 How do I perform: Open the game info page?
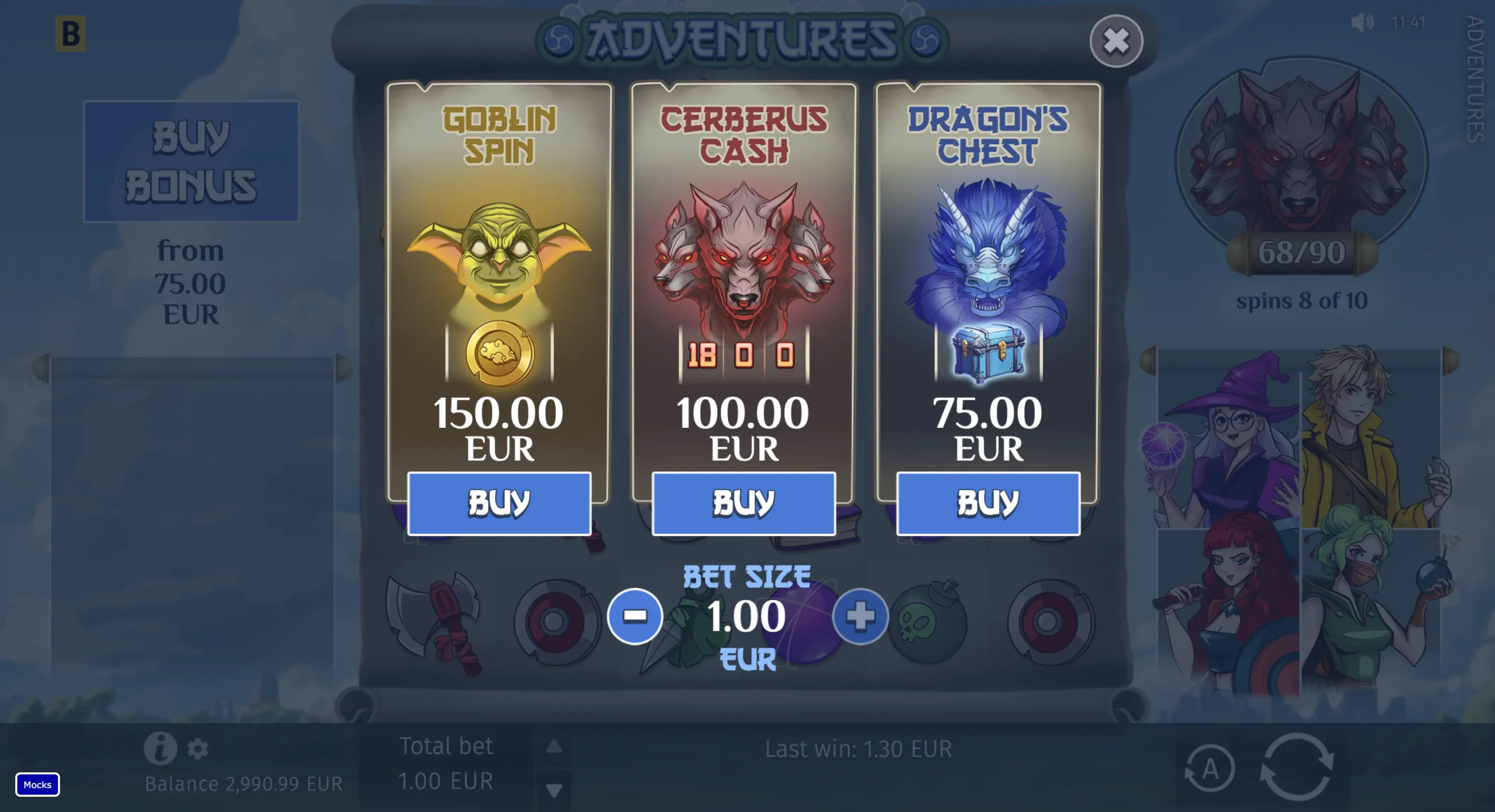point(160,748)
